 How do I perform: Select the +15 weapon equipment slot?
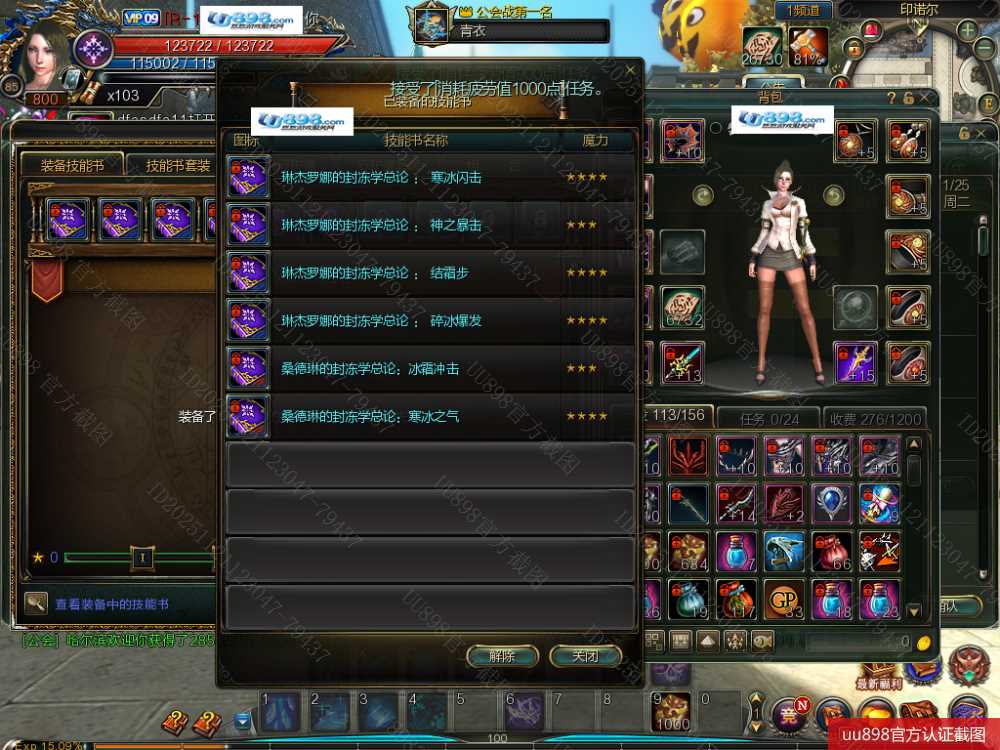tap(856, 362)
